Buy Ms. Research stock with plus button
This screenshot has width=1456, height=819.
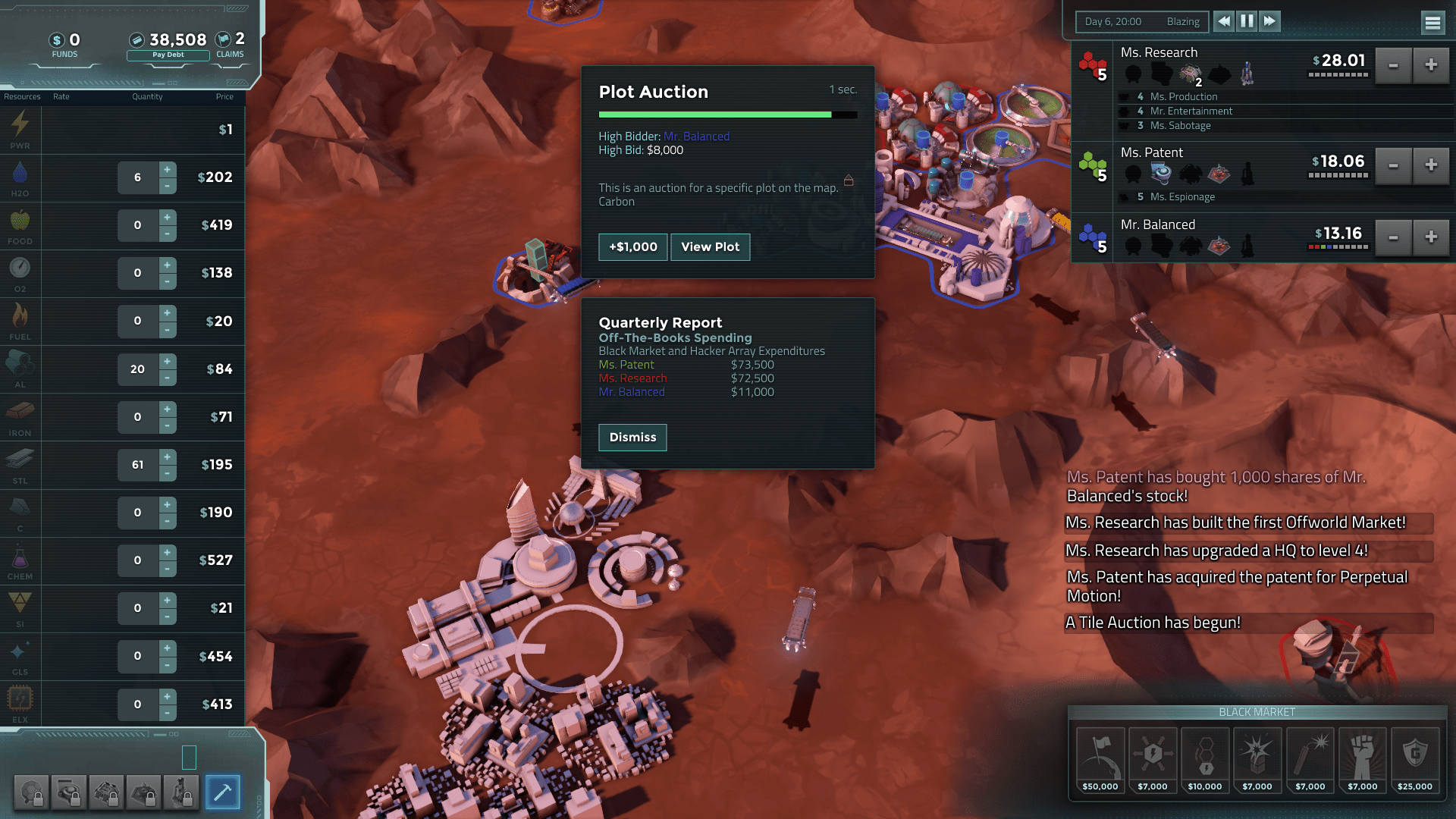point(1431,65)
